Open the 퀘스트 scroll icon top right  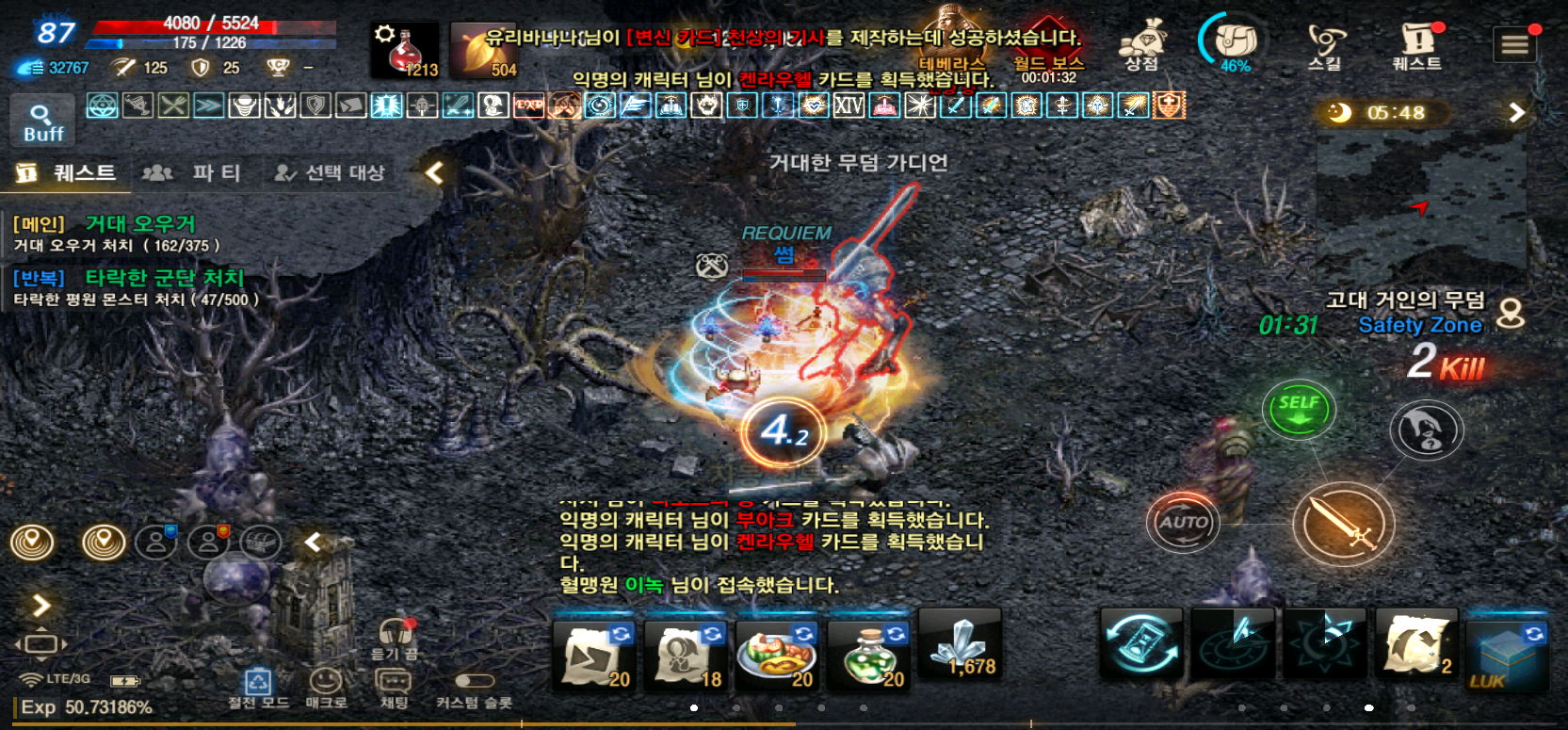[x=1415, y=42]
